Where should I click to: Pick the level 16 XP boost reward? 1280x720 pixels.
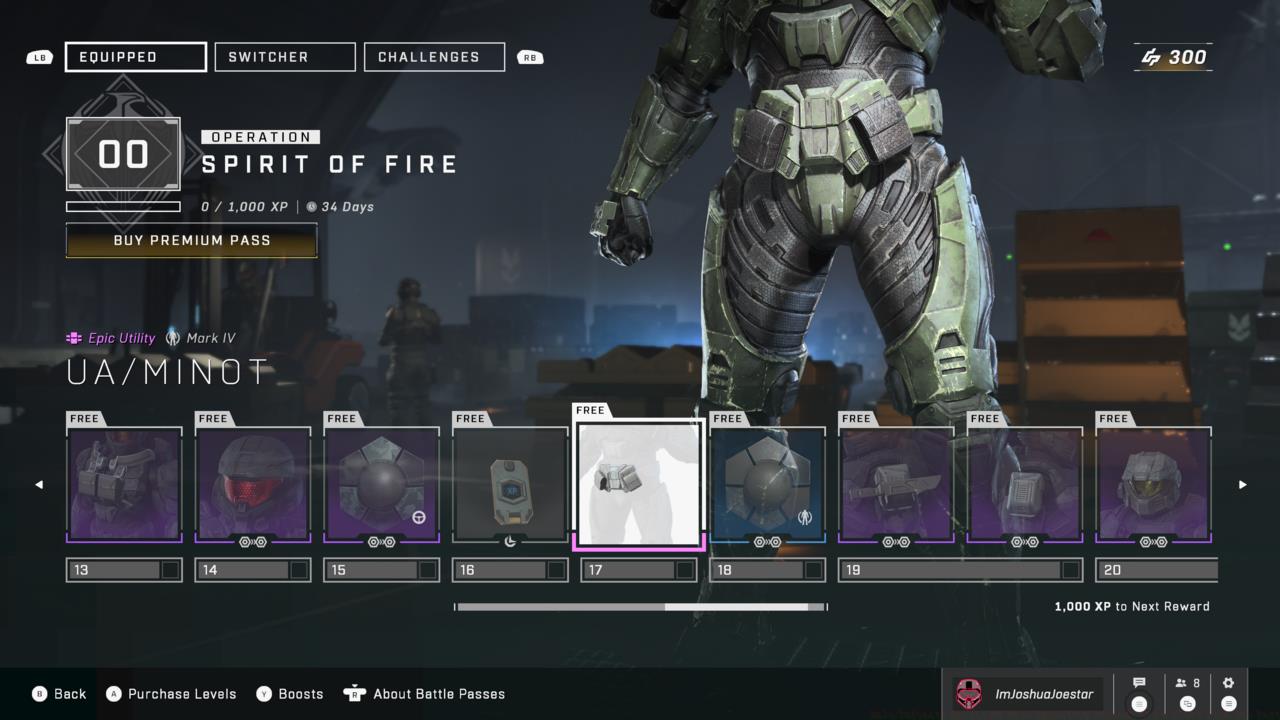click(510, 485)
